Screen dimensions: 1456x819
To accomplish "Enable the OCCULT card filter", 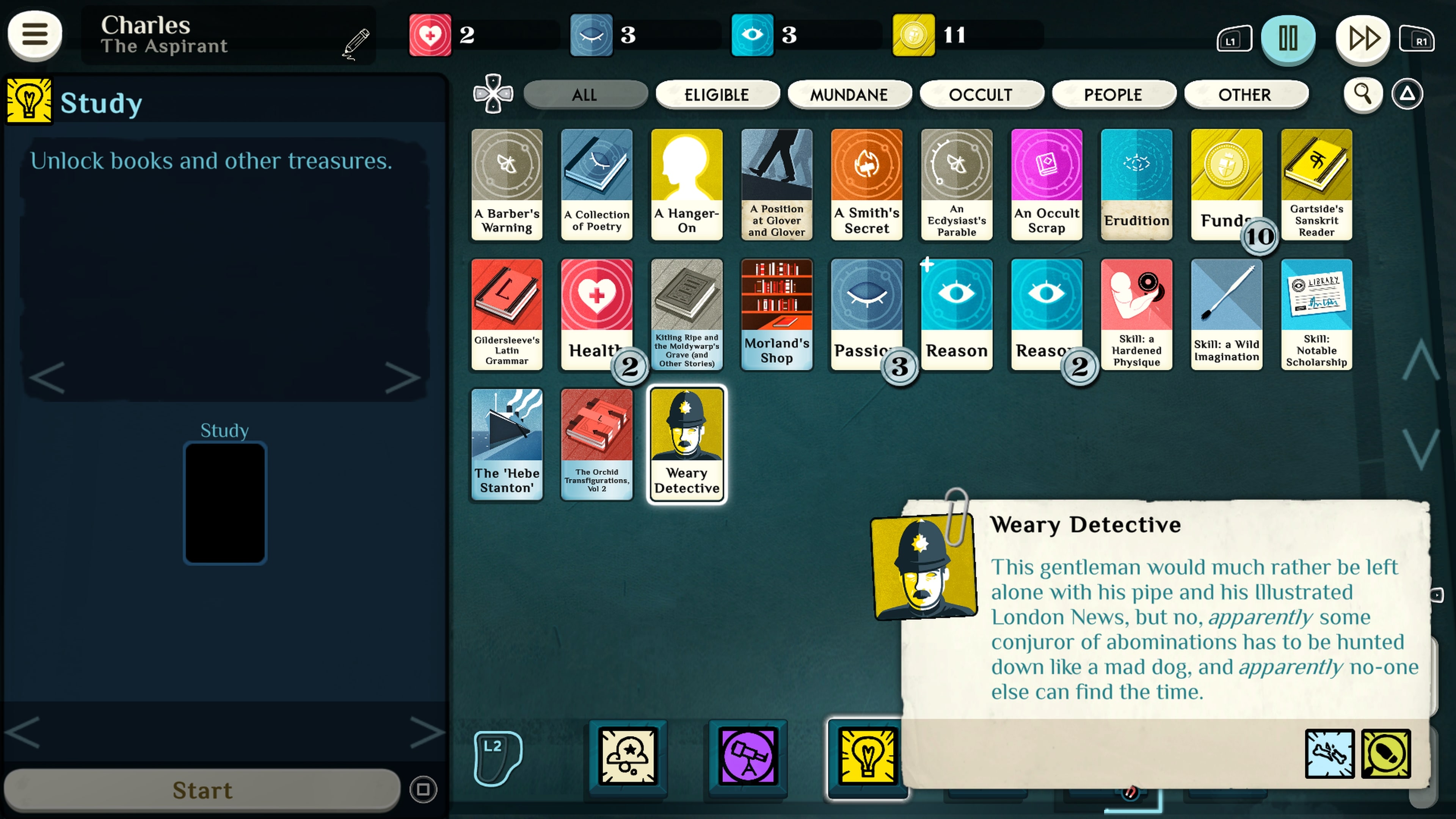I will [982, 94].
